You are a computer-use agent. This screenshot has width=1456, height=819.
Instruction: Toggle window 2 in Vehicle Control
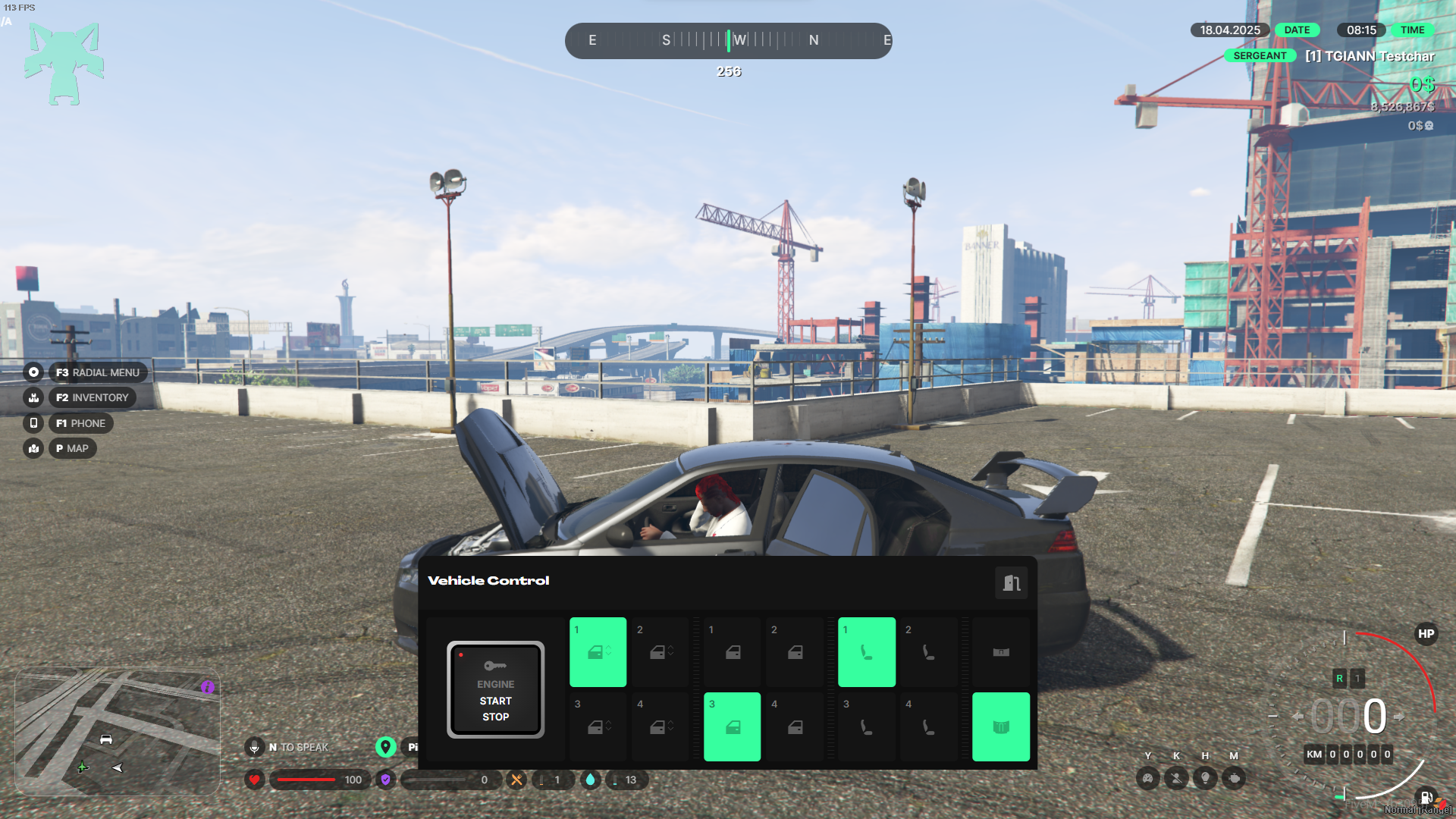[x=661, y=652]
